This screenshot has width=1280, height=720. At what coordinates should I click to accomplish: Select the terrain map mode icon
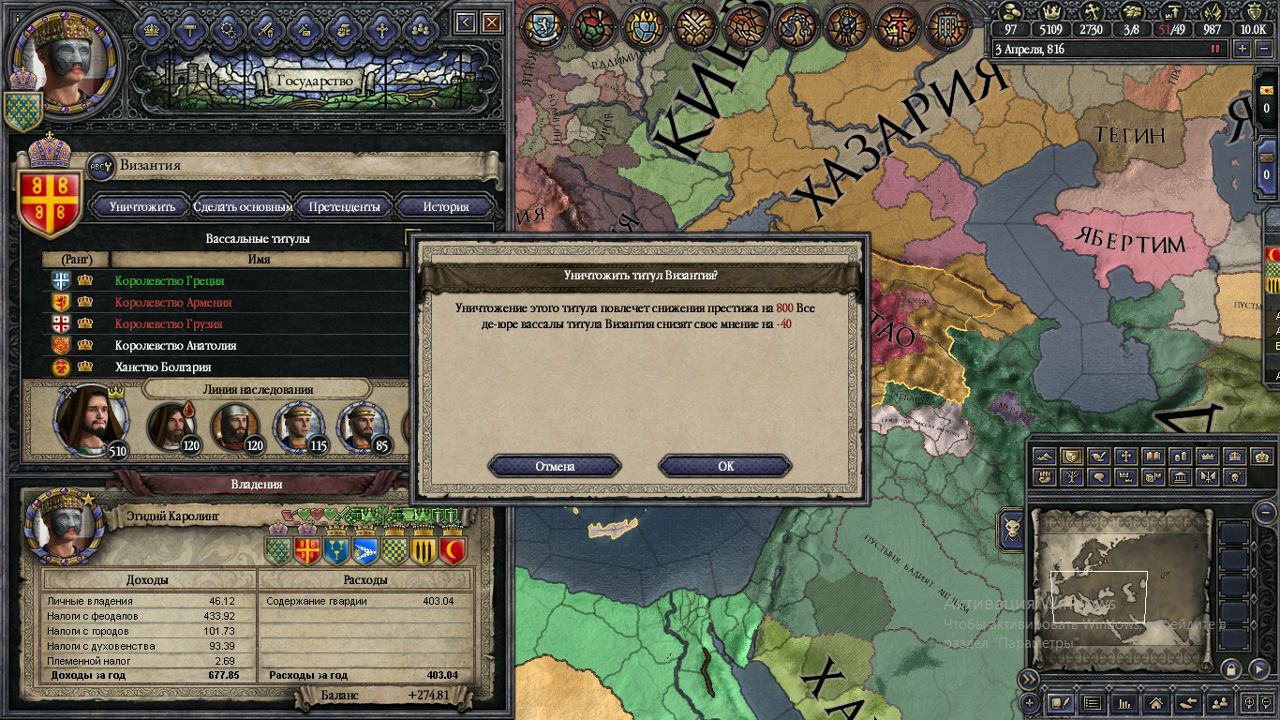tap(1046, 456)
